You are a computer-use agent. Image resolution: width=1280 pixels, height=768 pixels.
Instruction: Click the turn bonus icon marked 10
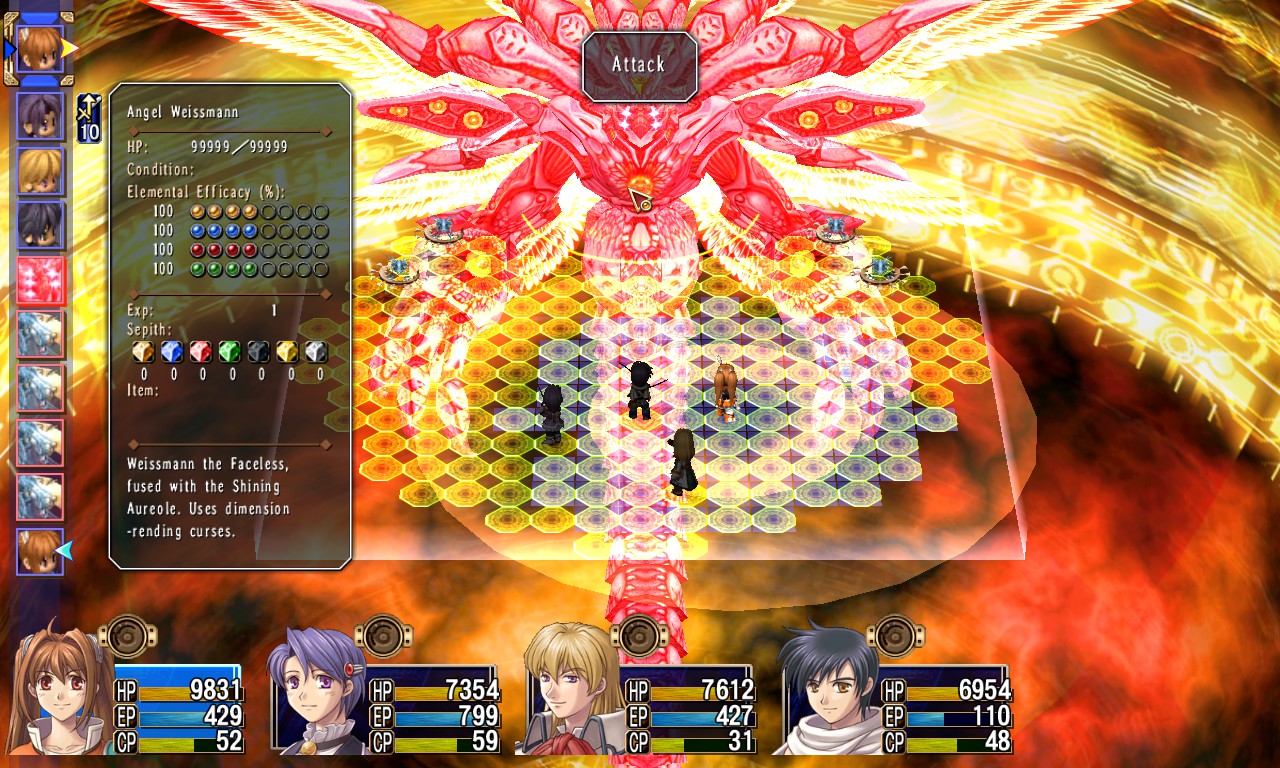point(89,119)
